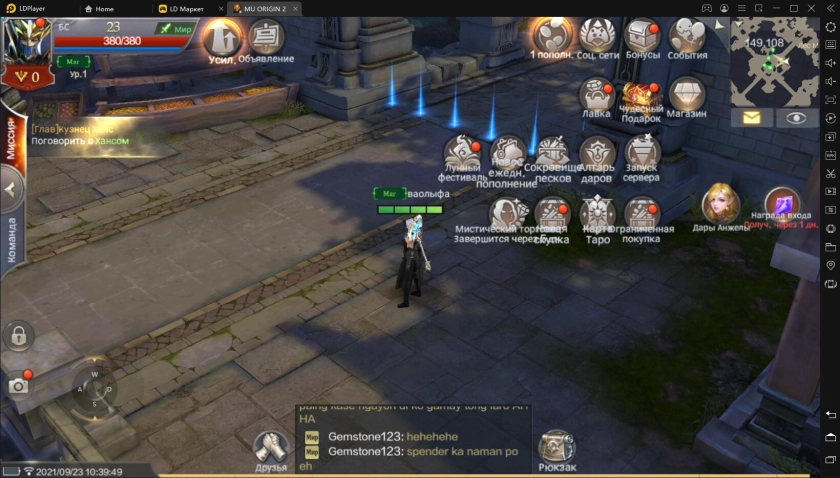The image size is (840, 478).
Task: Open the Объявление announcements board
Action: 266,39
